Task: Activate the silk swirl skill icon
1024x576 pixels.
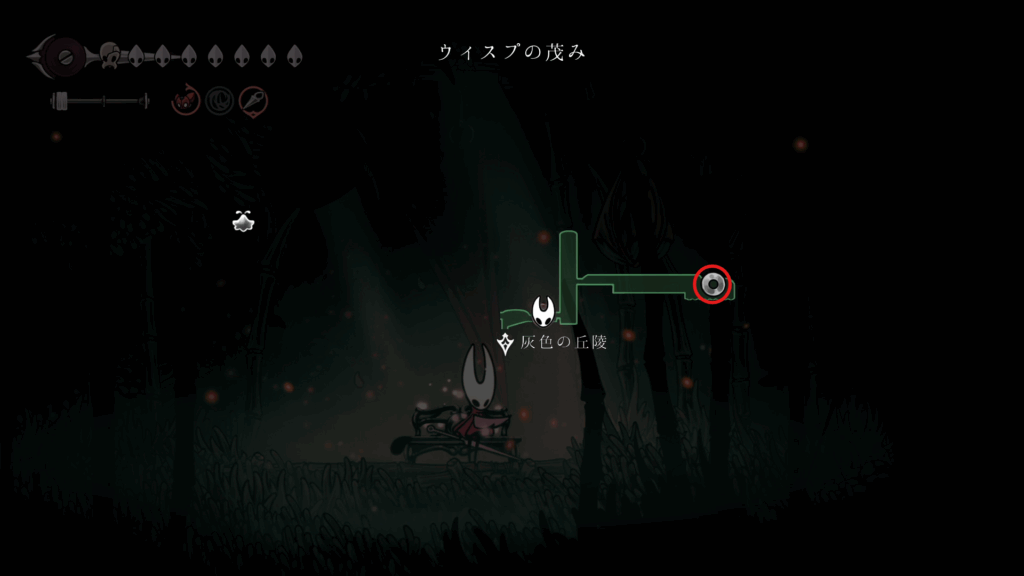Action: click(219, 100)
